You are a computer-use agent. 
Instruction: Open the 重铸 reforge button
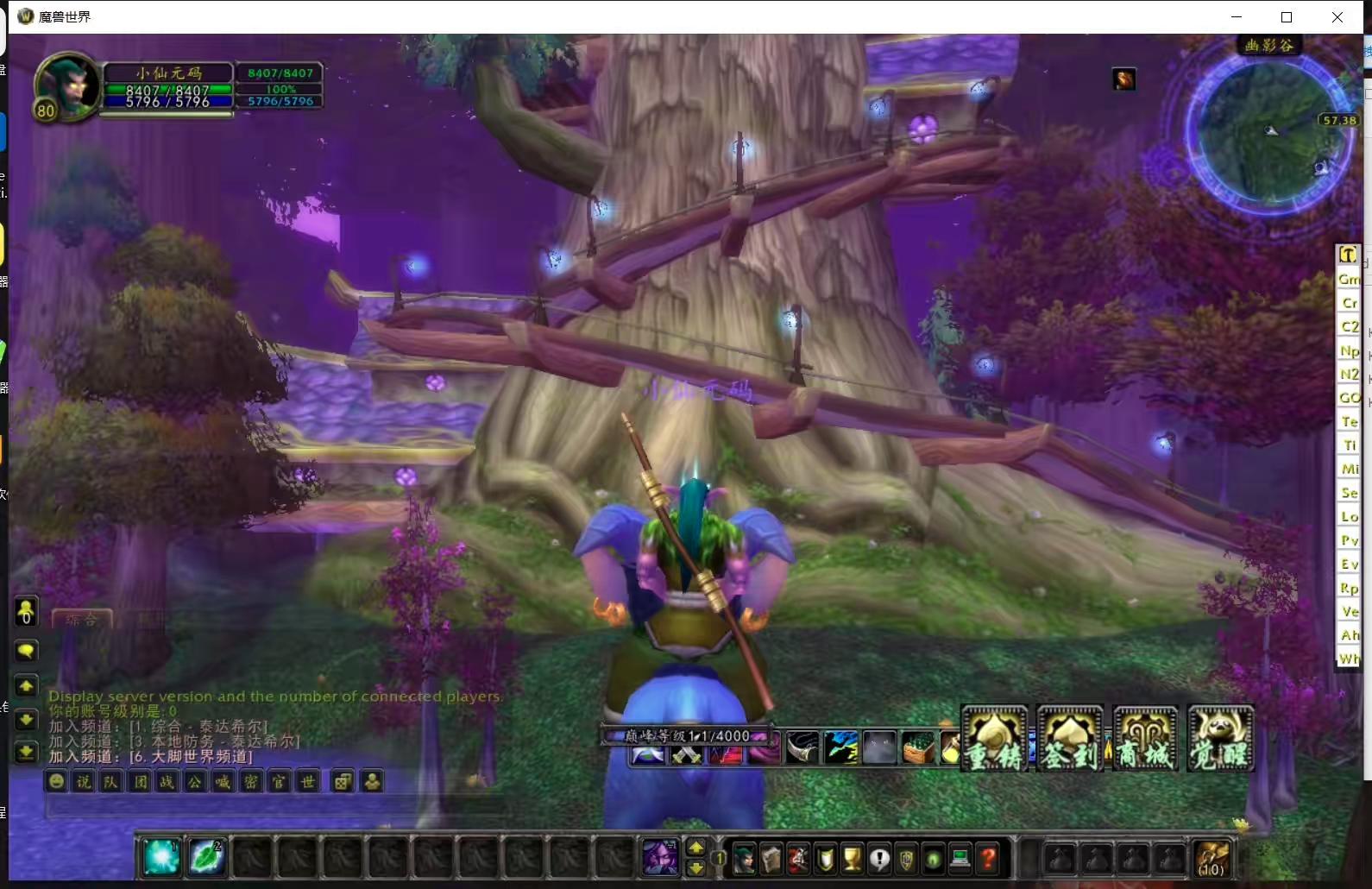pyautogui.click(x=995, y=739)
